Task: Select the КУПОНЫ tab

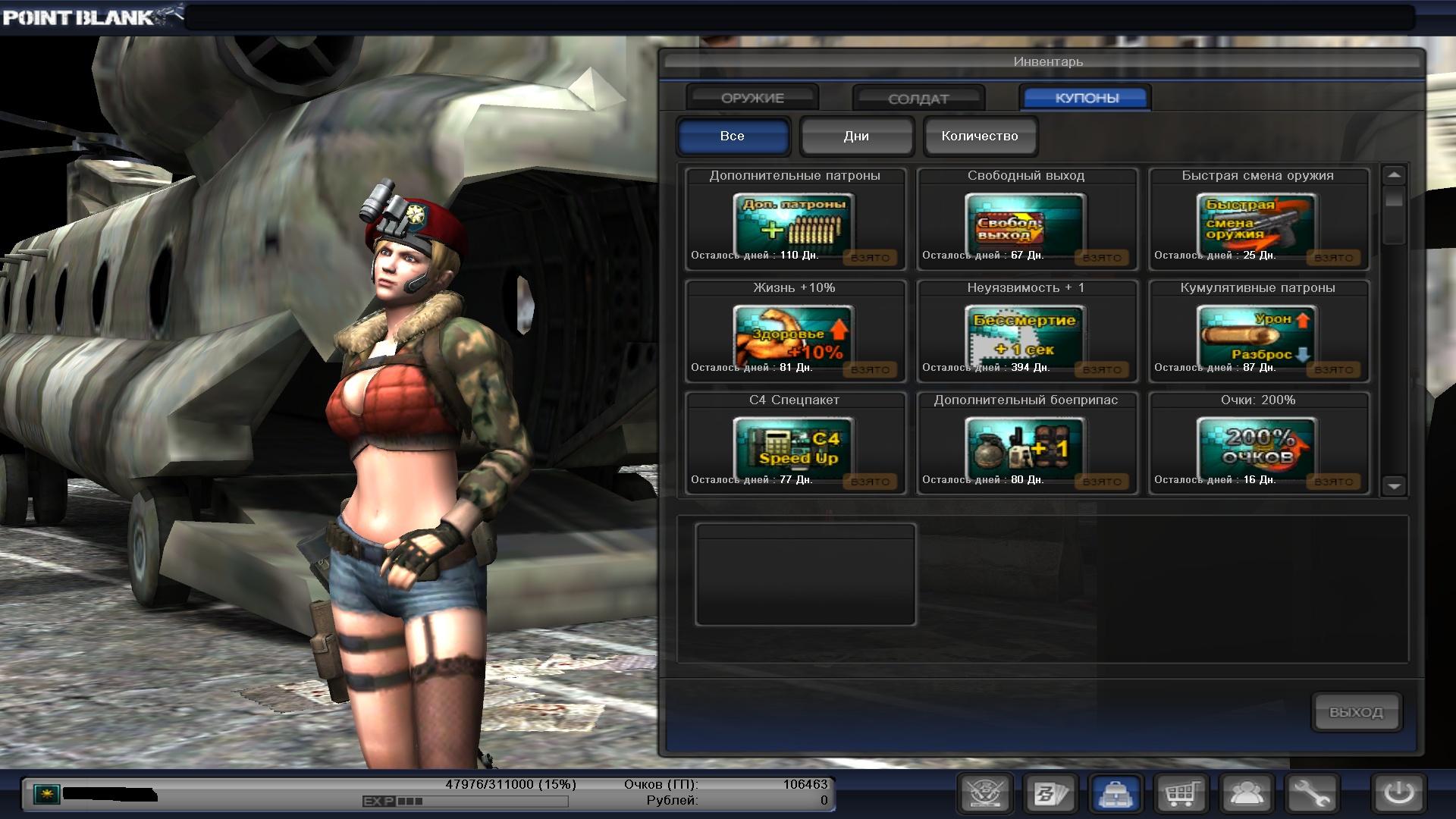Action: [1086, 98]
